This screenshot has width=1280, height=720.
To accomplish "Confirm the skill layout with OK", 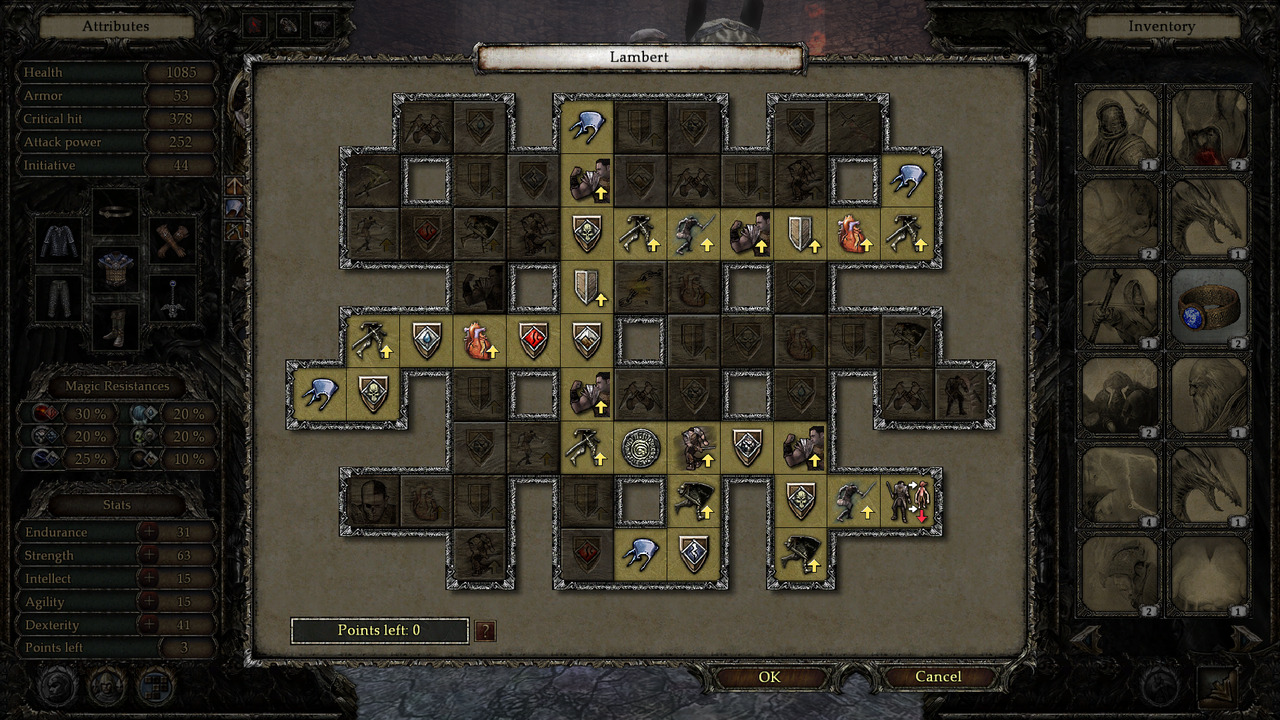I will (x=769, y=677).
